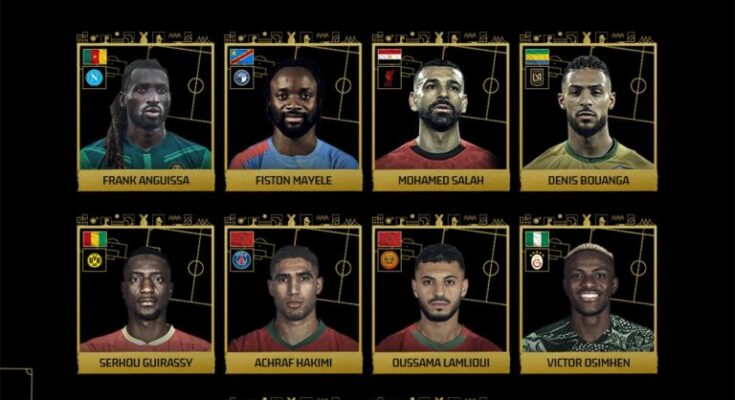Viewport: 735px width, 400px height.
Task: Choose the Fiston Mayele player card
Action: pos(293,115)
